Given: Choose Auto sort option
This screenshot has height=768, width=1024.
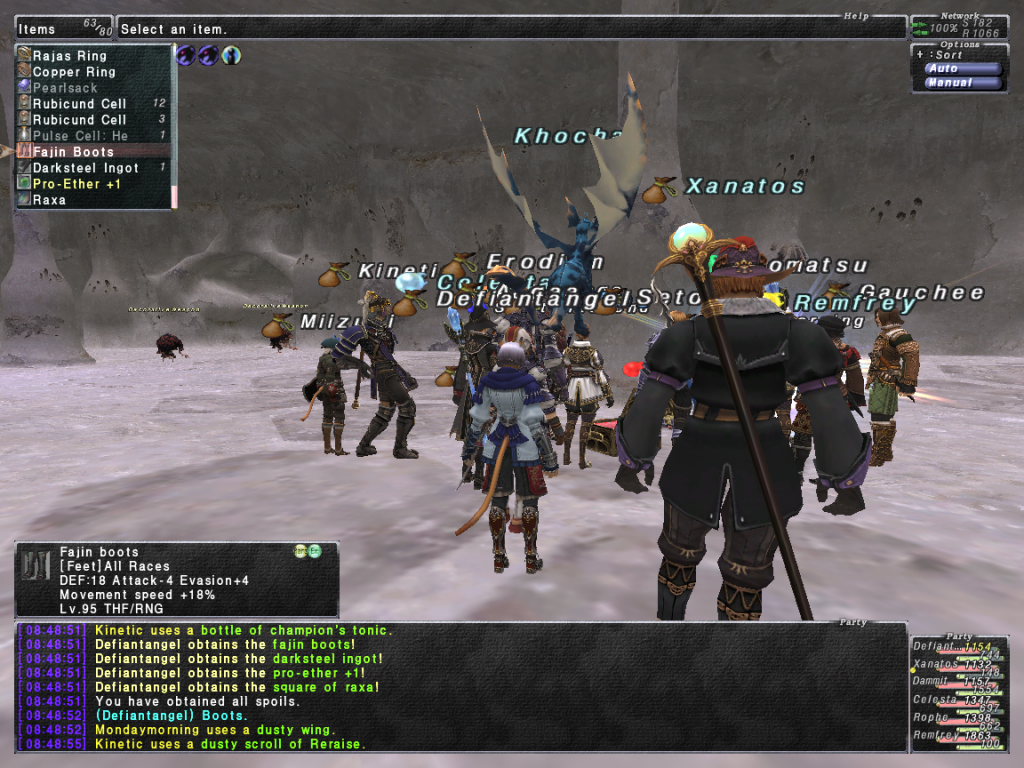Looking at the screenshot, I should (962, 68).
